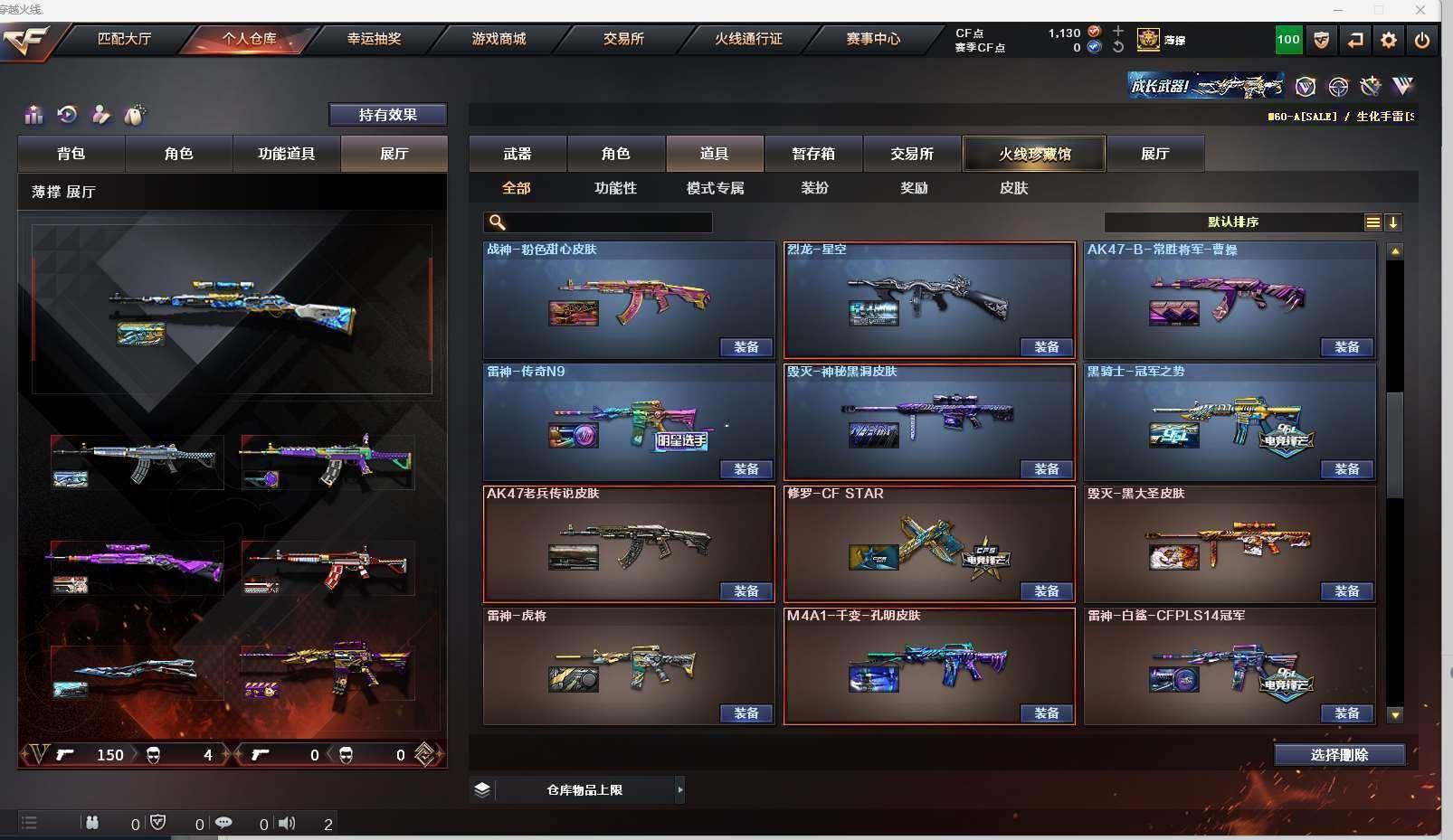The image size is (1453, 840).
Task: Show the 持有效果 owned effects
Action: [387, 115]
